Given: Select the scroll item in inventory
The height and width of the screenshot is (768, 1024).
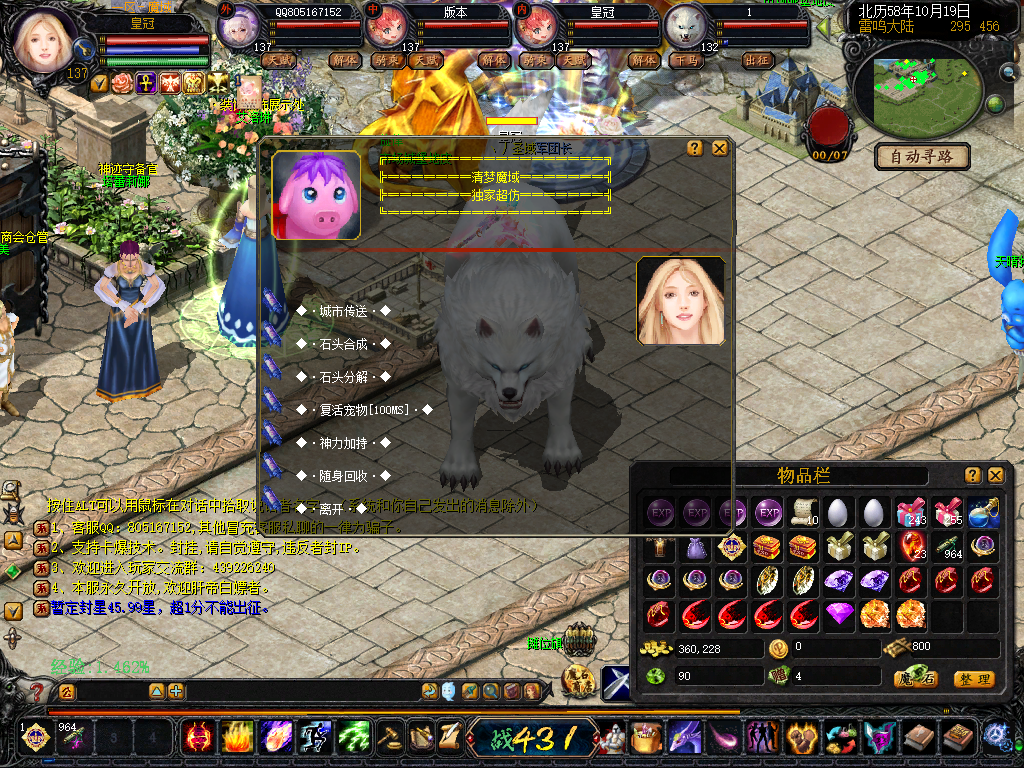Looking at the screenshot, I should click(802, 513).
